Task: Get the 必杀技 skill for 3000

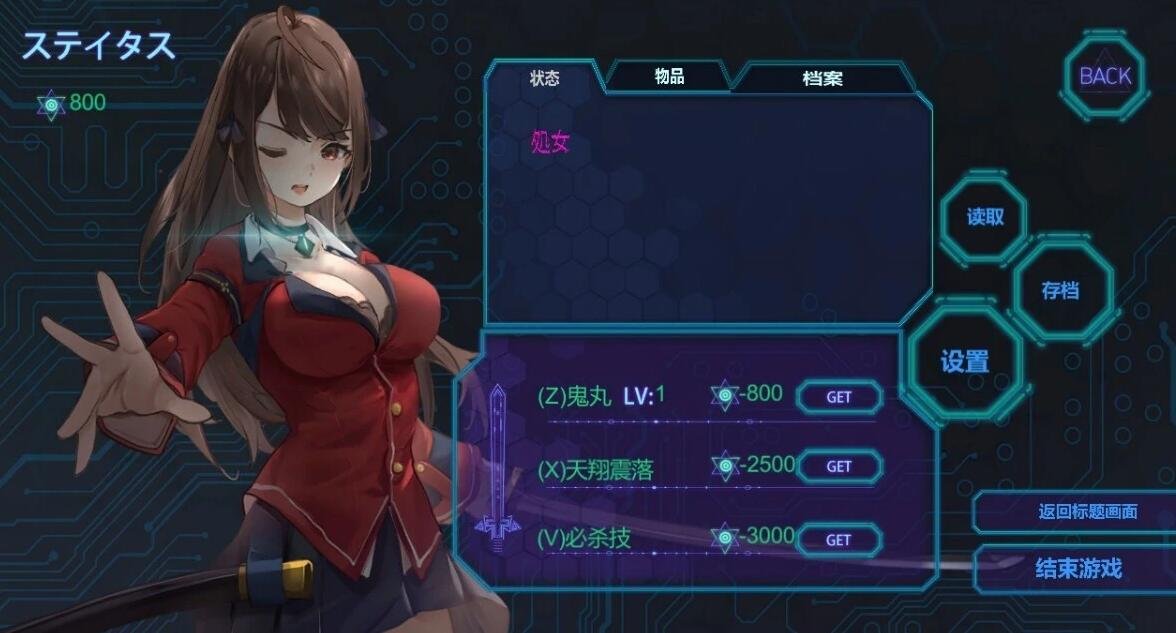Action: coord(839,540)
